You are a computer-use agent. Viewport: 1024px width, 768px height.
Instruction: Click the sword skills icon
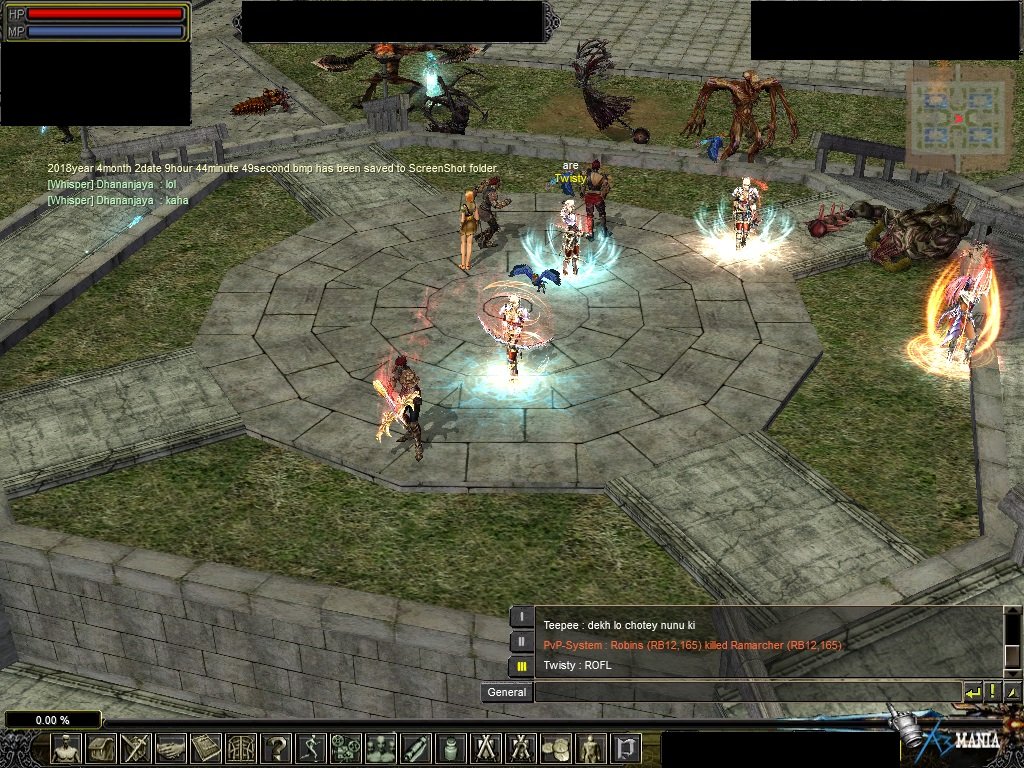click(x=135, y=748)
